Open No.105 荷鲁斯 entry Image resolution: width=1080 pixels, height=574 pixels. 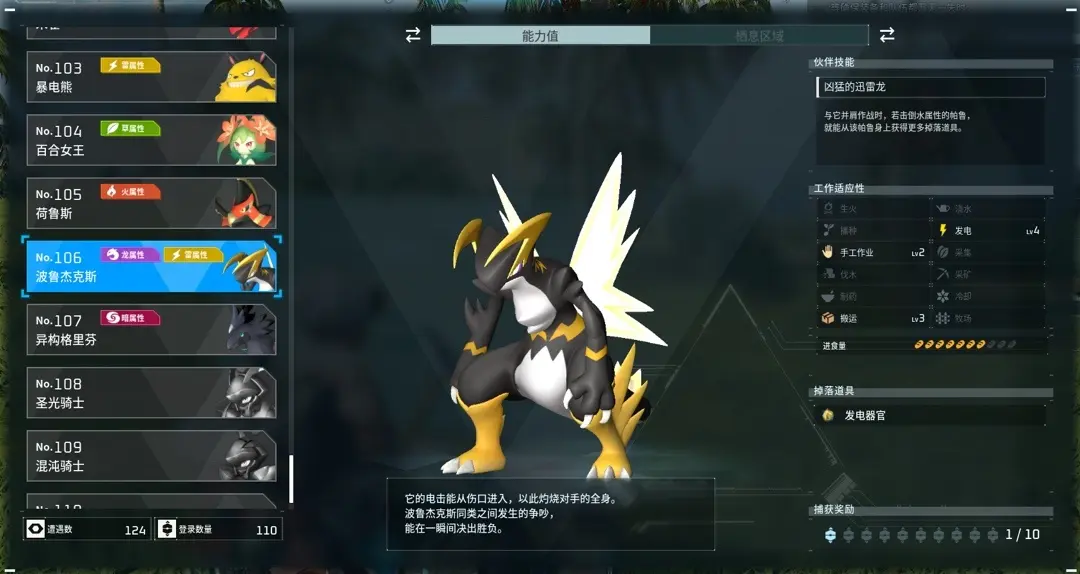pyautogui.click(x=151, y=203)
